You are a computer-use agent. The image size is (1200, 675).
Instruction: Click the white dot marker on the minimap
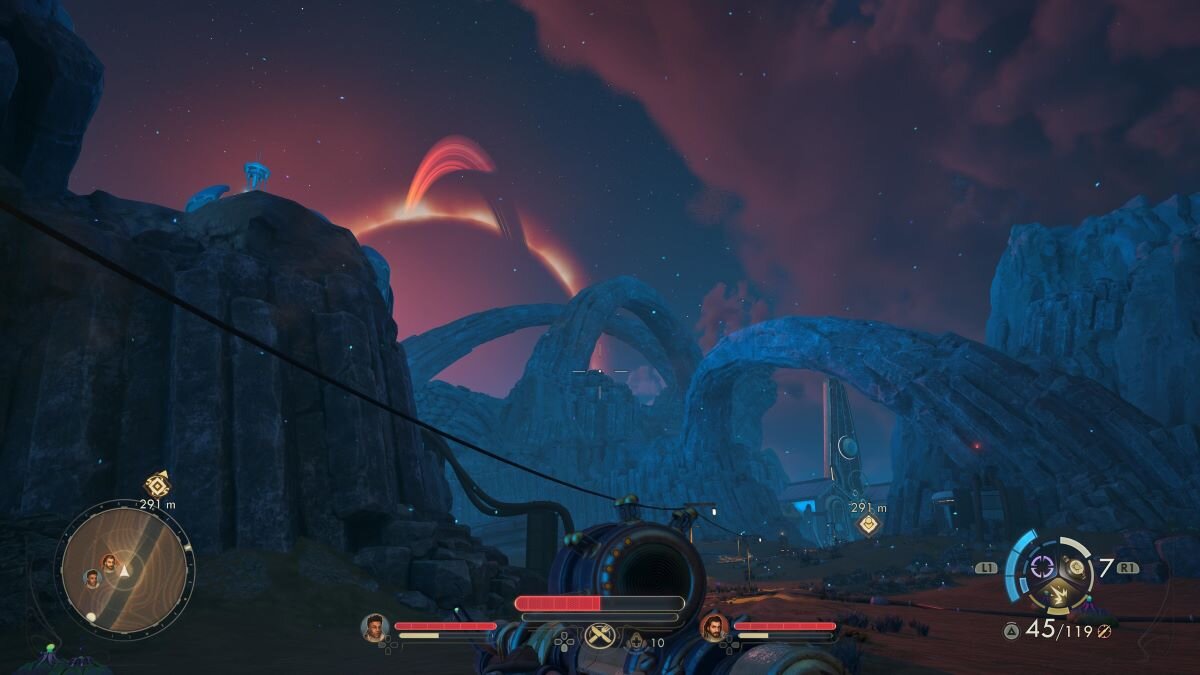(x=91, y=616)
